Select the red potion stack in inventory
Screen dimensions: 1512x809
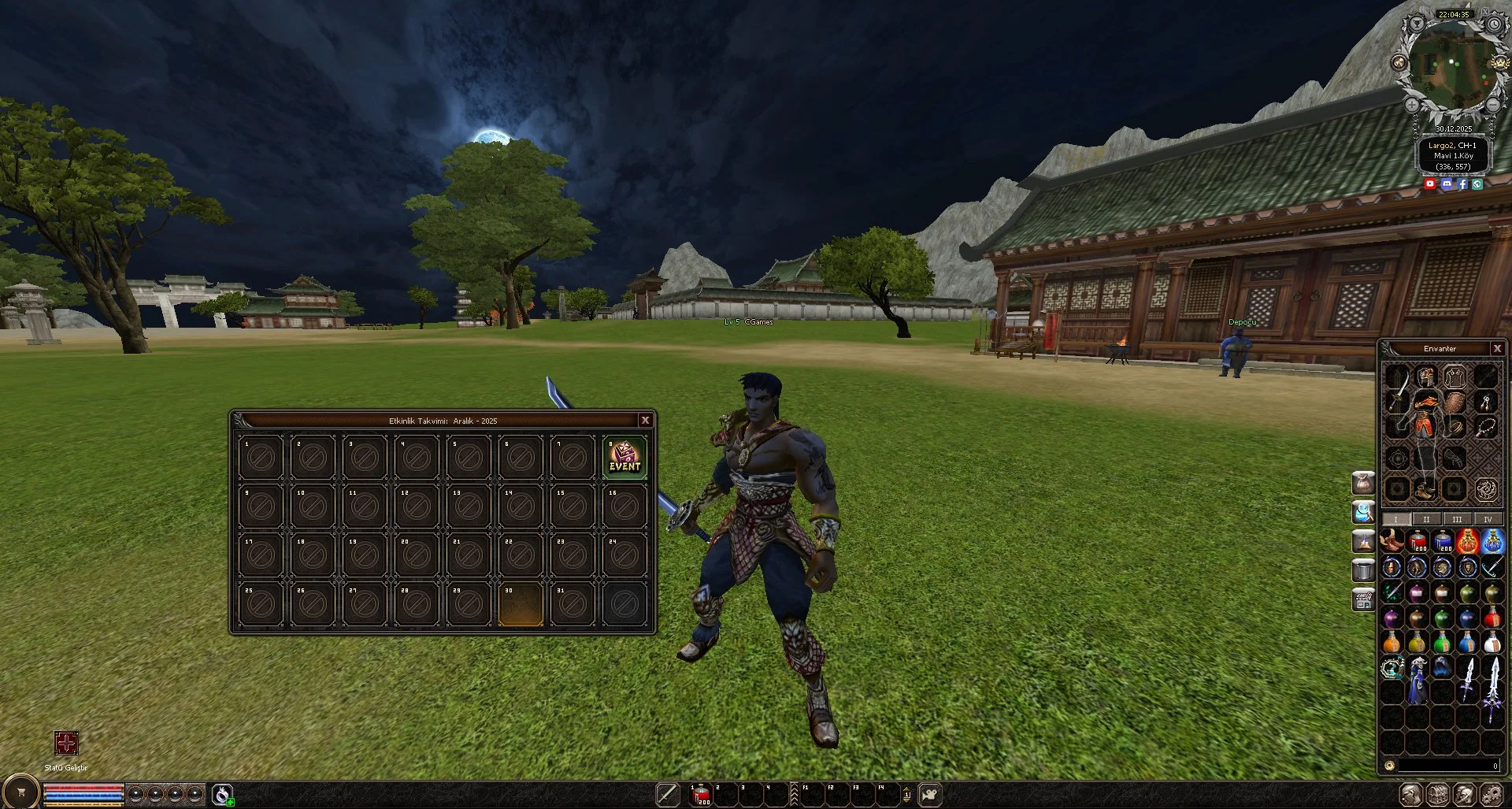(1417, 542)
